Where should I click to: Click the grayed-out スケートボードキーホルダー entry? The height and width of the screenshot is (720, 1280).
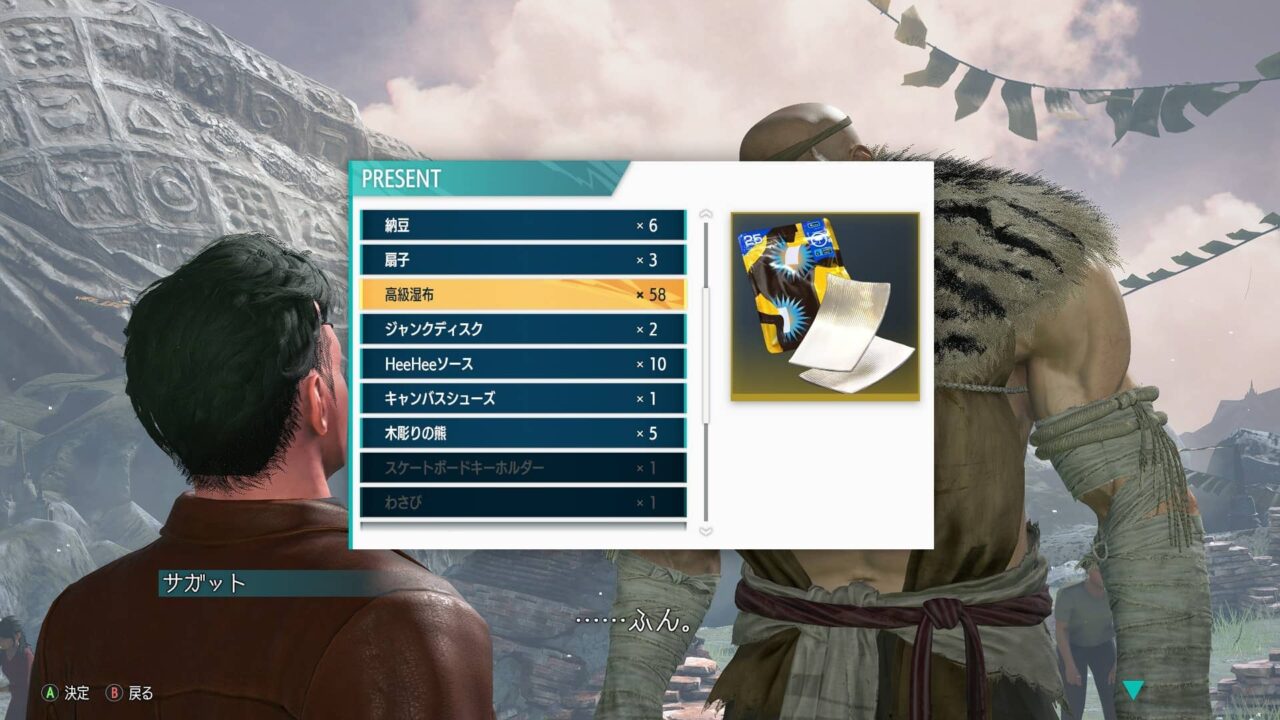[x=520, y=468]
